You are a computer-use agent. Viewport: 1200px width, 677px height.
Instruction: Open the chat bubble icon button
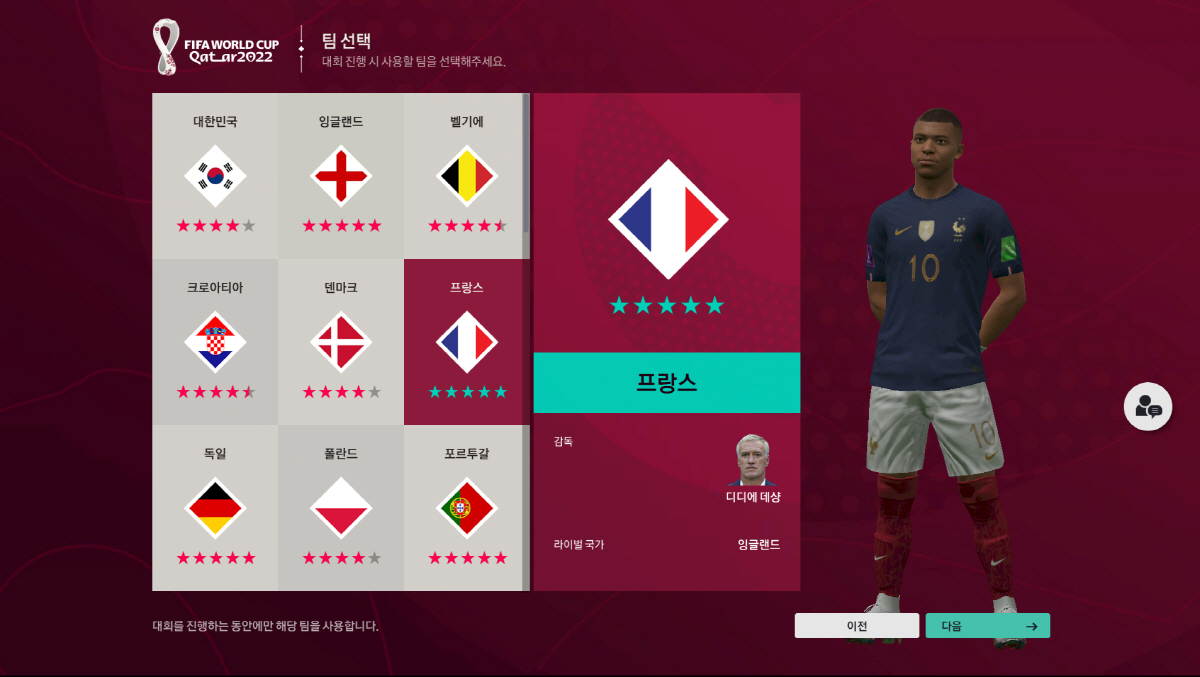tap(1148, 407)
